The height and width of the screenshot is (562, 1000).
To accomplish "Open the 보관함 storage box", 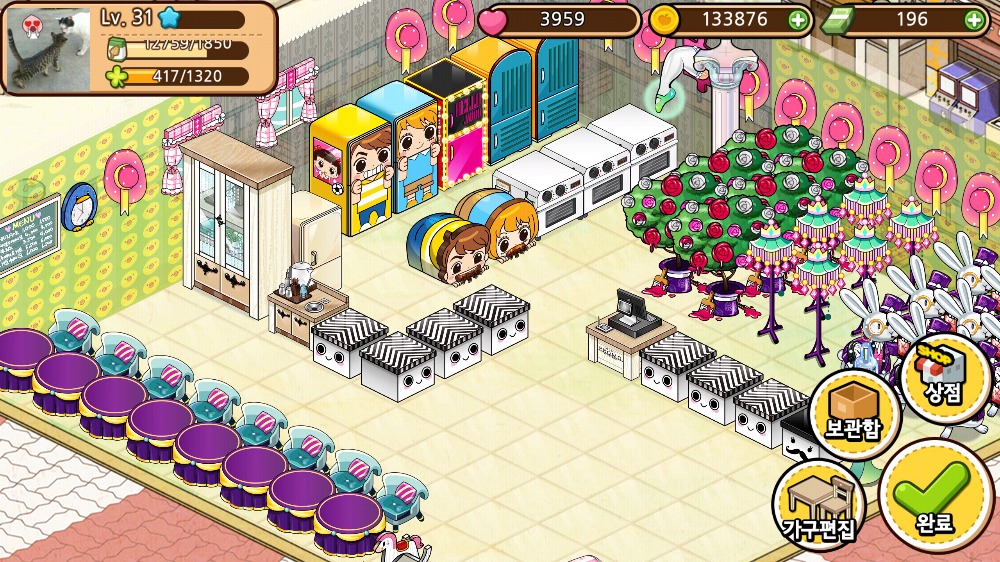I will click(853, 415).
